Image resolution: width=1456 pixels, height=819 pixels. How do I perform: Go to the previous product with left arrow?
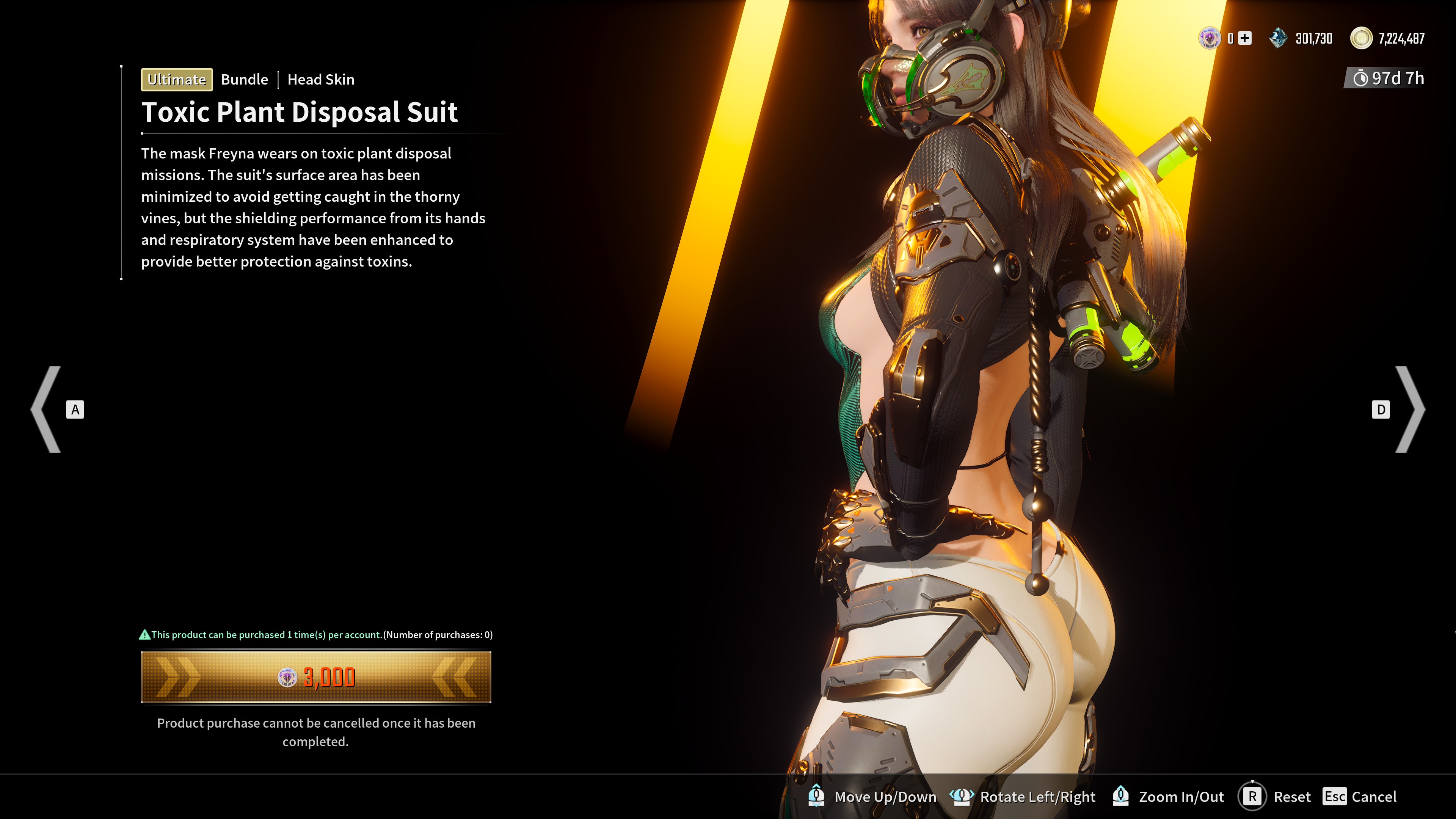(47, 409)
